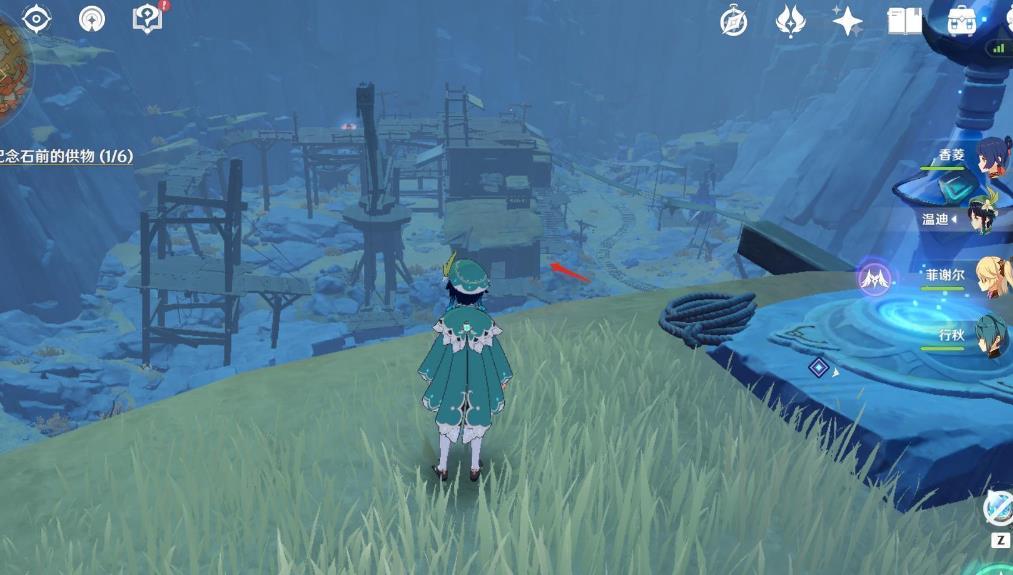Select the 纪念石前的供物 quest tracker

(66, 156)
